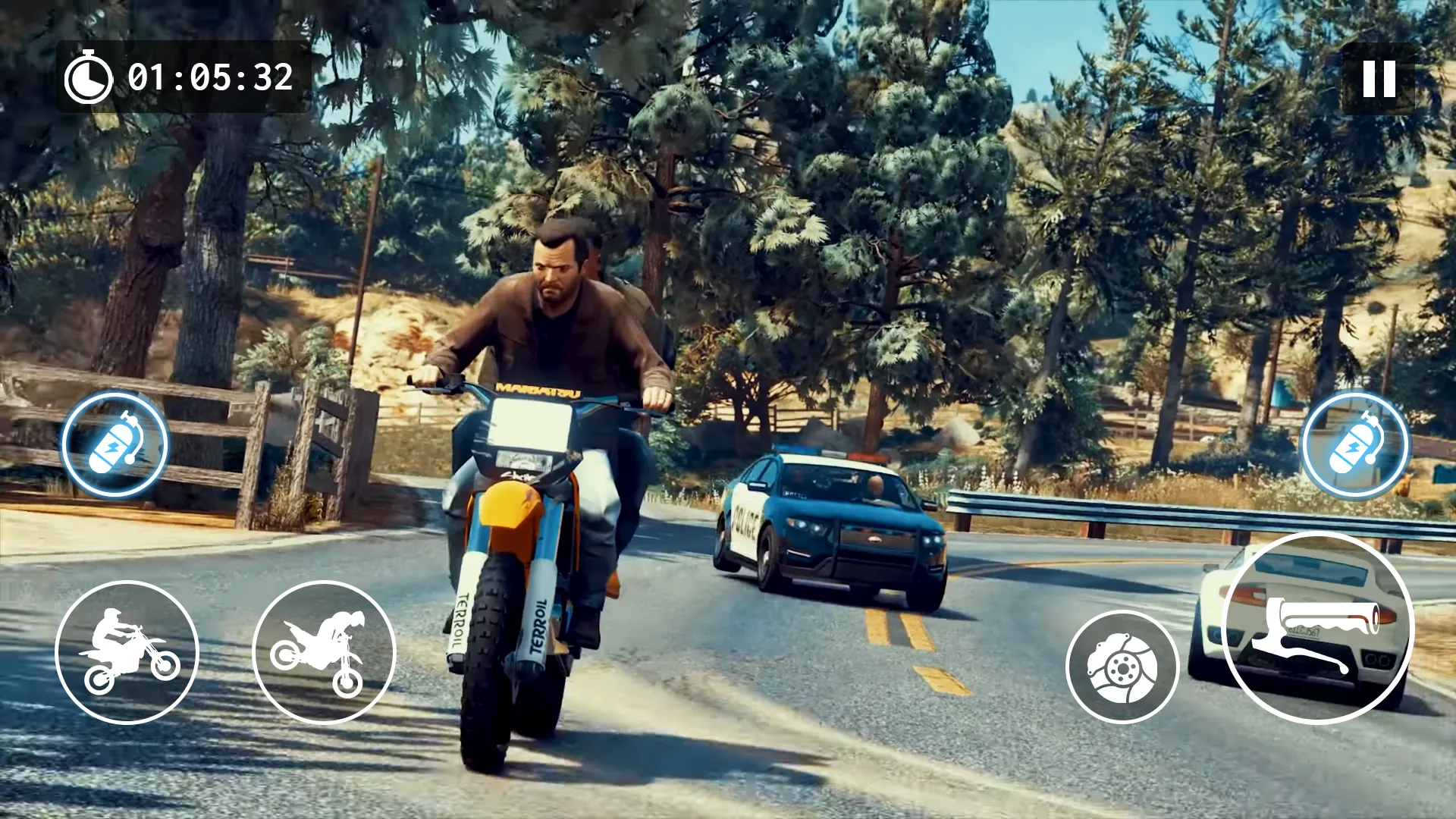
Task: Activate the left nitro boost canister
Action: (x=114, y=444)
